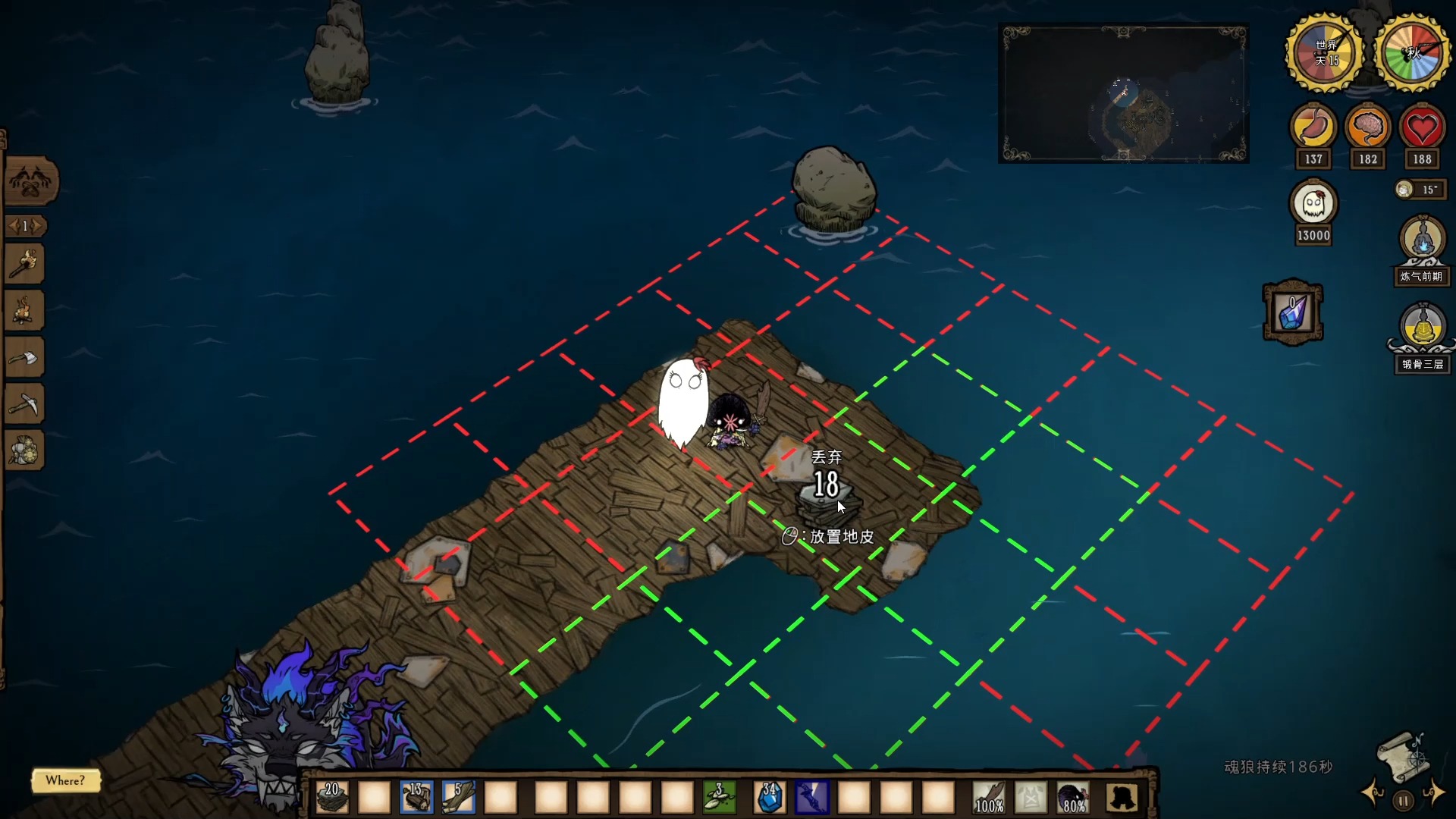Select the equipped head item at 80%
This screenshot has width=1456, height=819.
point(1073,797)
